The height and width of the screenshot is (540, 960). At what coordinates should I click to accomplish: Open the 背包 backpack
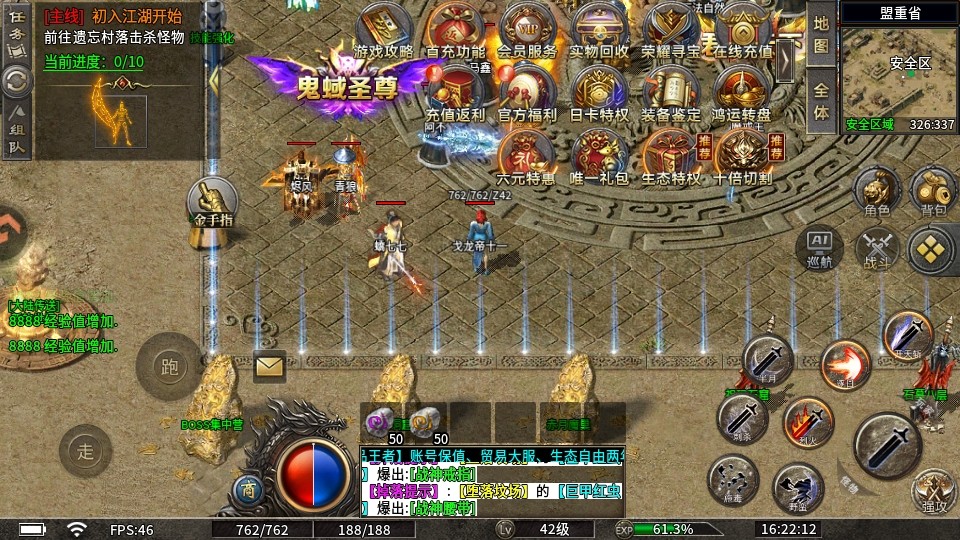pyautogui.click(x=932, y=190)
